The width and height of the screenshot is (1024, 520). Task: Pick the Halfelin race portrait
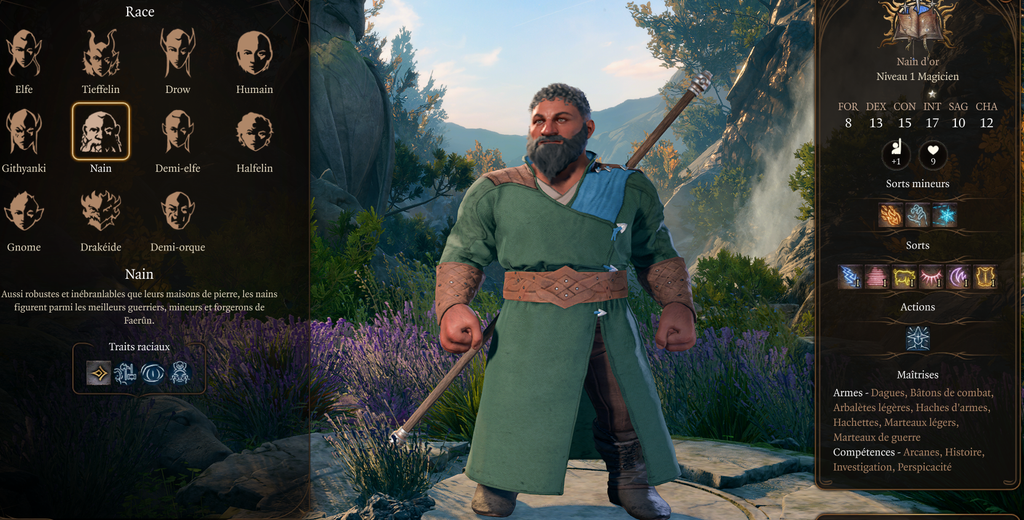pyautogui.click(x=254, y=131)
